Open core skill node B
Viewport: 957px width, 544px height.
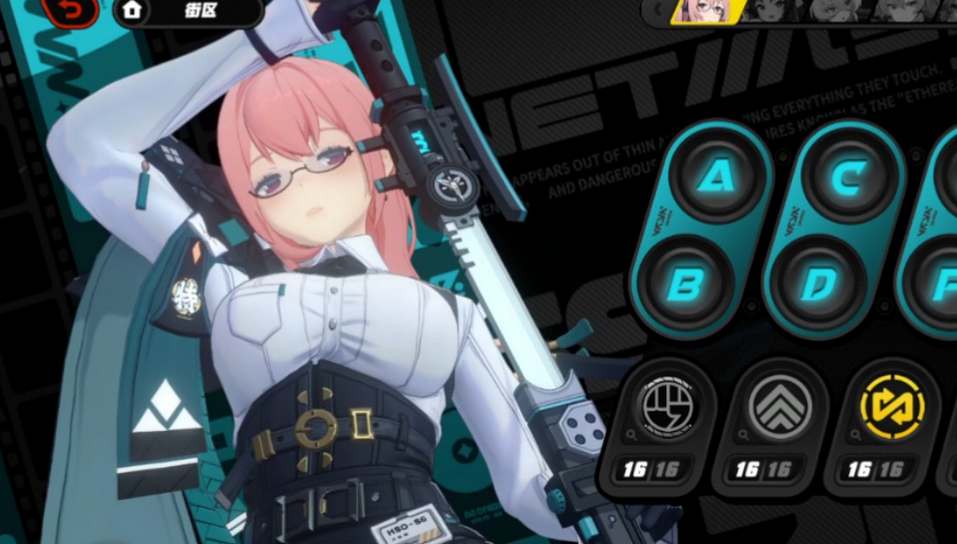pos(686,285)
